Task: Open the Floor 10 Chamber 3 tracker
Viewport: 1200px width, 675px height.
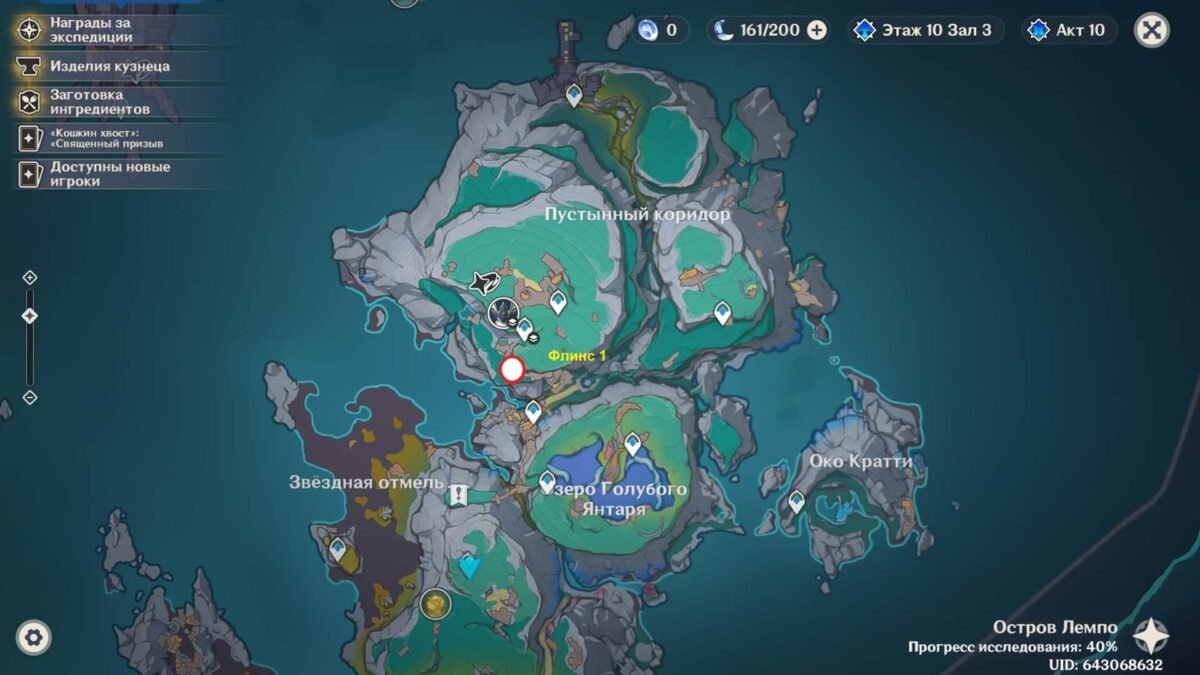Action: tap(923, 30)
